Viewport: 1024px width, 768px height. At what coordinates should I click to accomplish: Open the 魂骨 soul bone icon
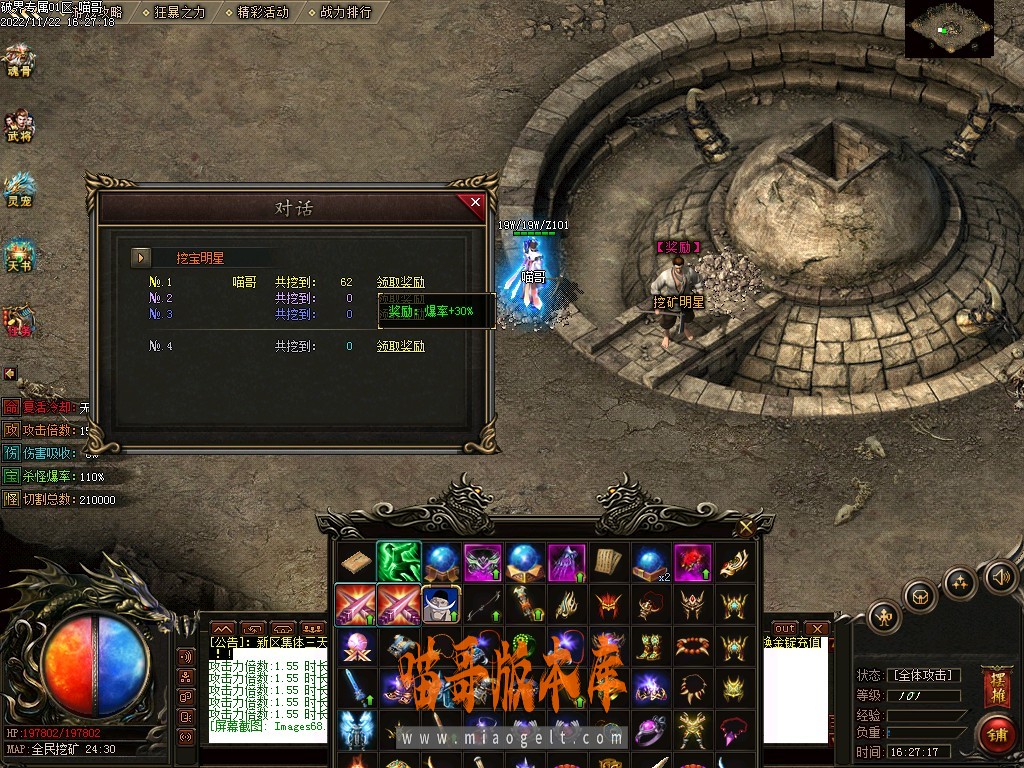click(x=19, y=61)
